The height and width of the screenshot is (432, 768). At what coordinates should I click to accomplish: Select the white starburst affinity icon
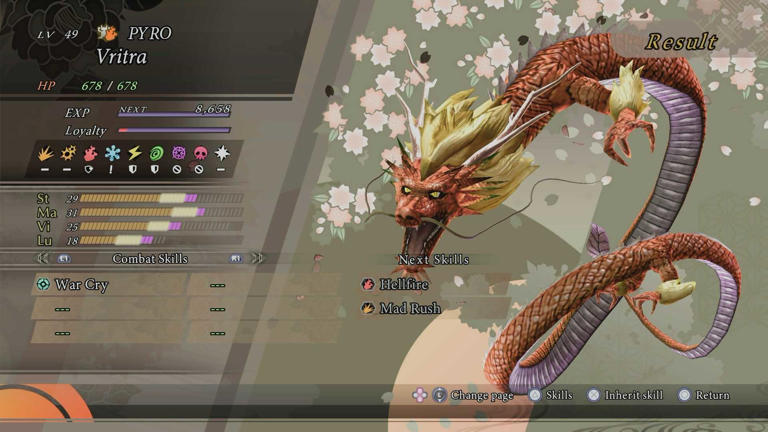pos(221,153)
